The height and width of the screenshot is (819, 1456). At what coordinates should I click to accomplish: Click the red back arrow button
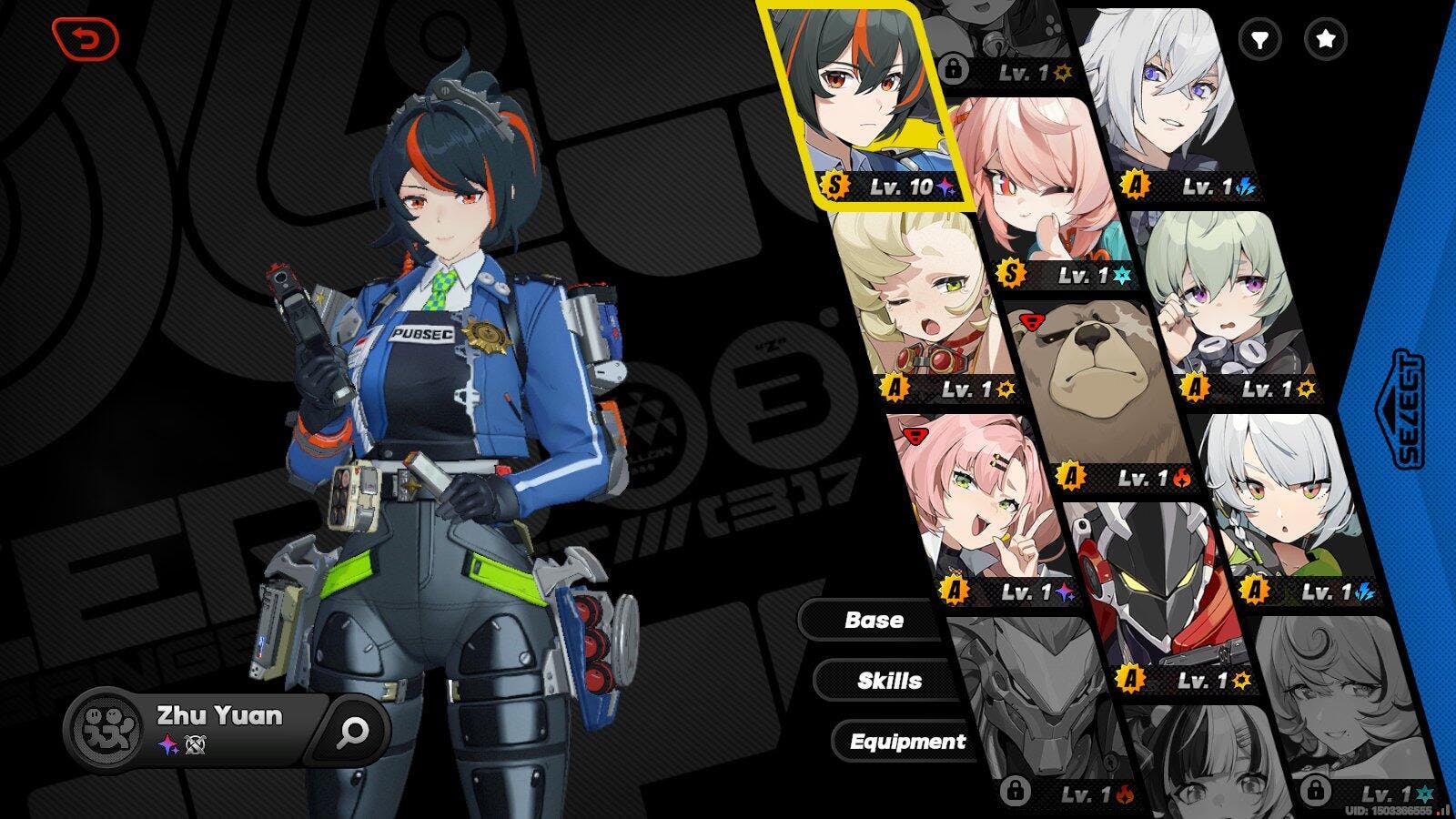86,39
